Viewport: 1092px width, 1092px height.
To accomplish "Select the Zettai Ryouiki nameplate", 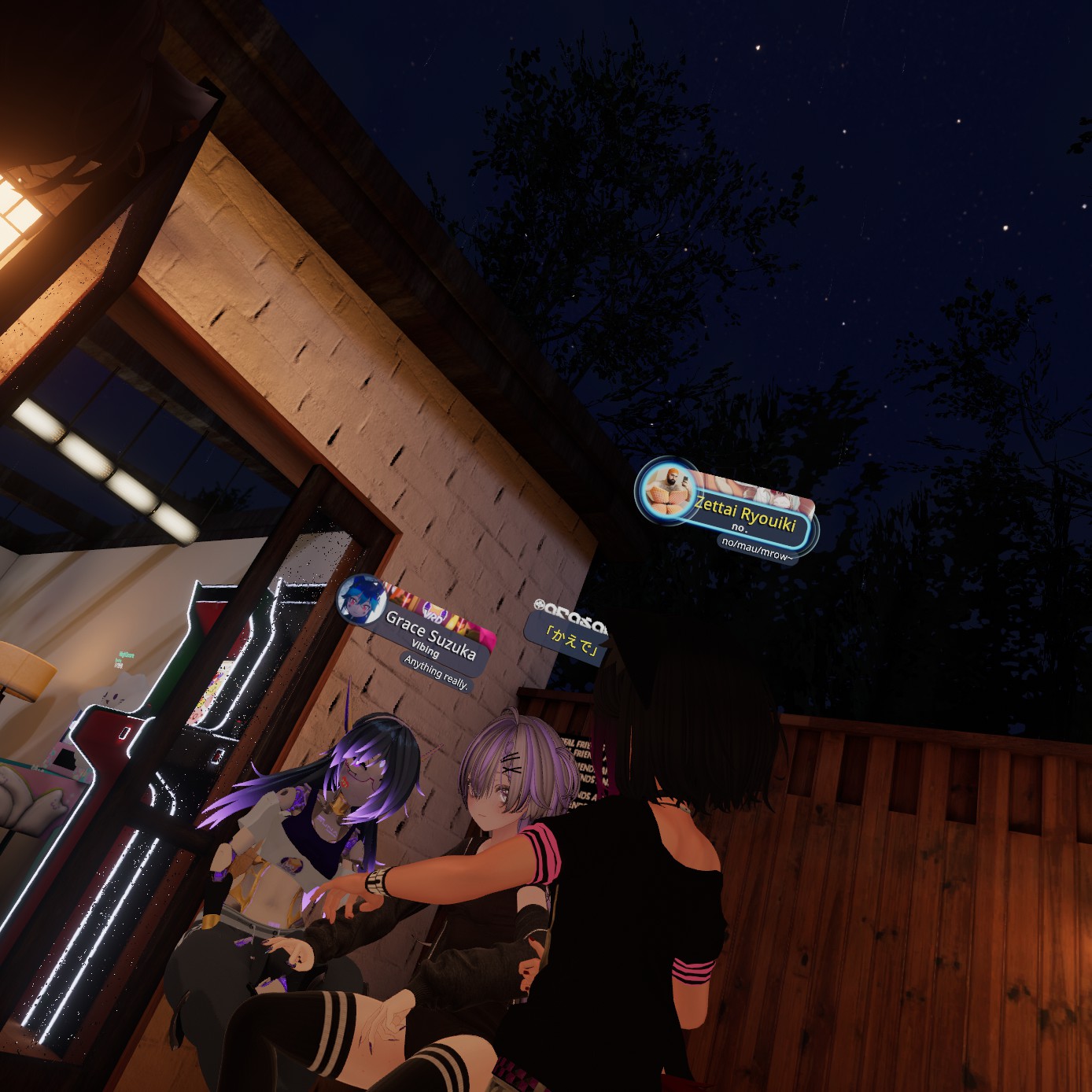I will pos(745,515).
